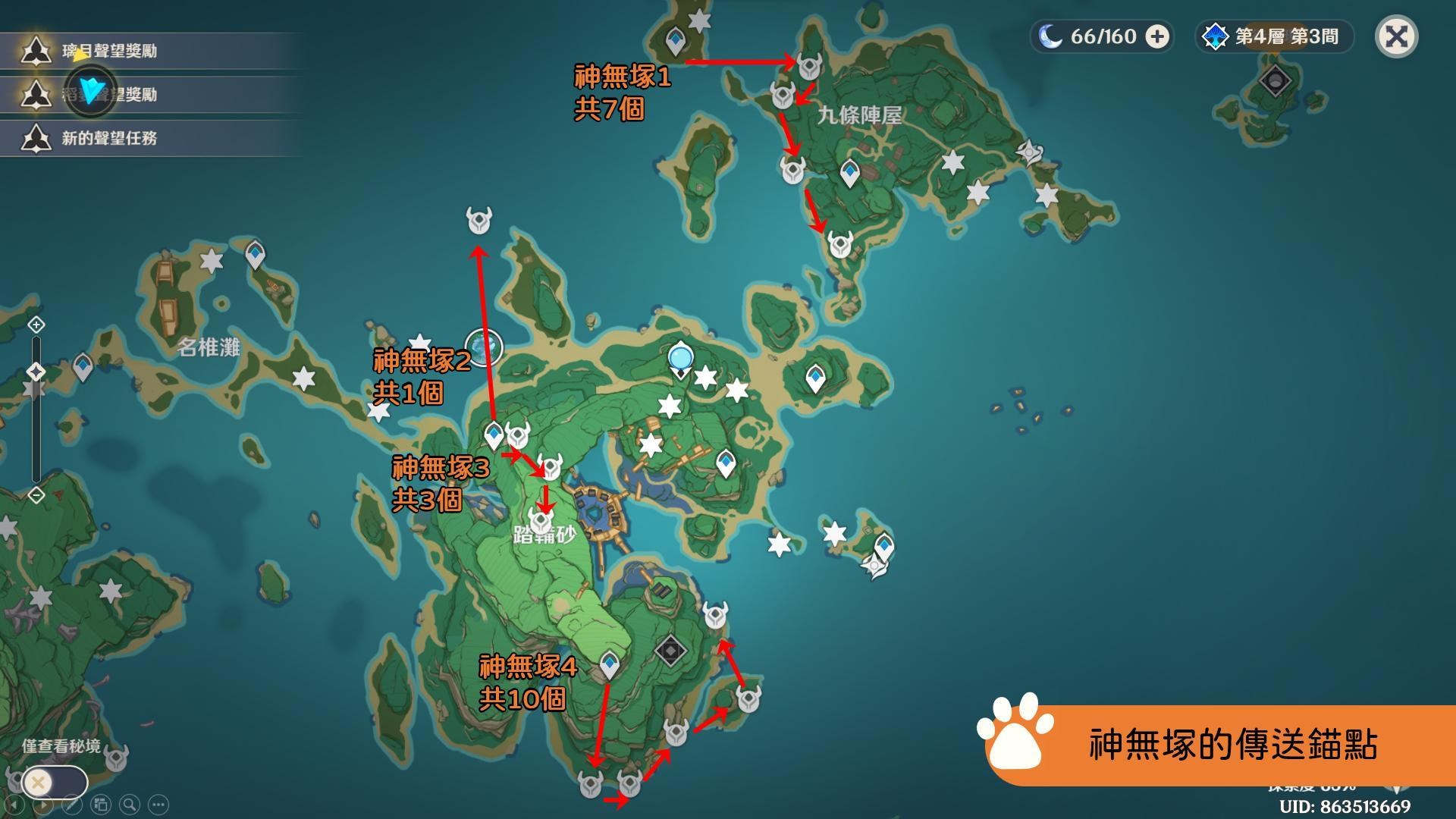
Task: Open the Spiral Abyss 第4層 第3間 indicator
Action: coord(1276,36)
